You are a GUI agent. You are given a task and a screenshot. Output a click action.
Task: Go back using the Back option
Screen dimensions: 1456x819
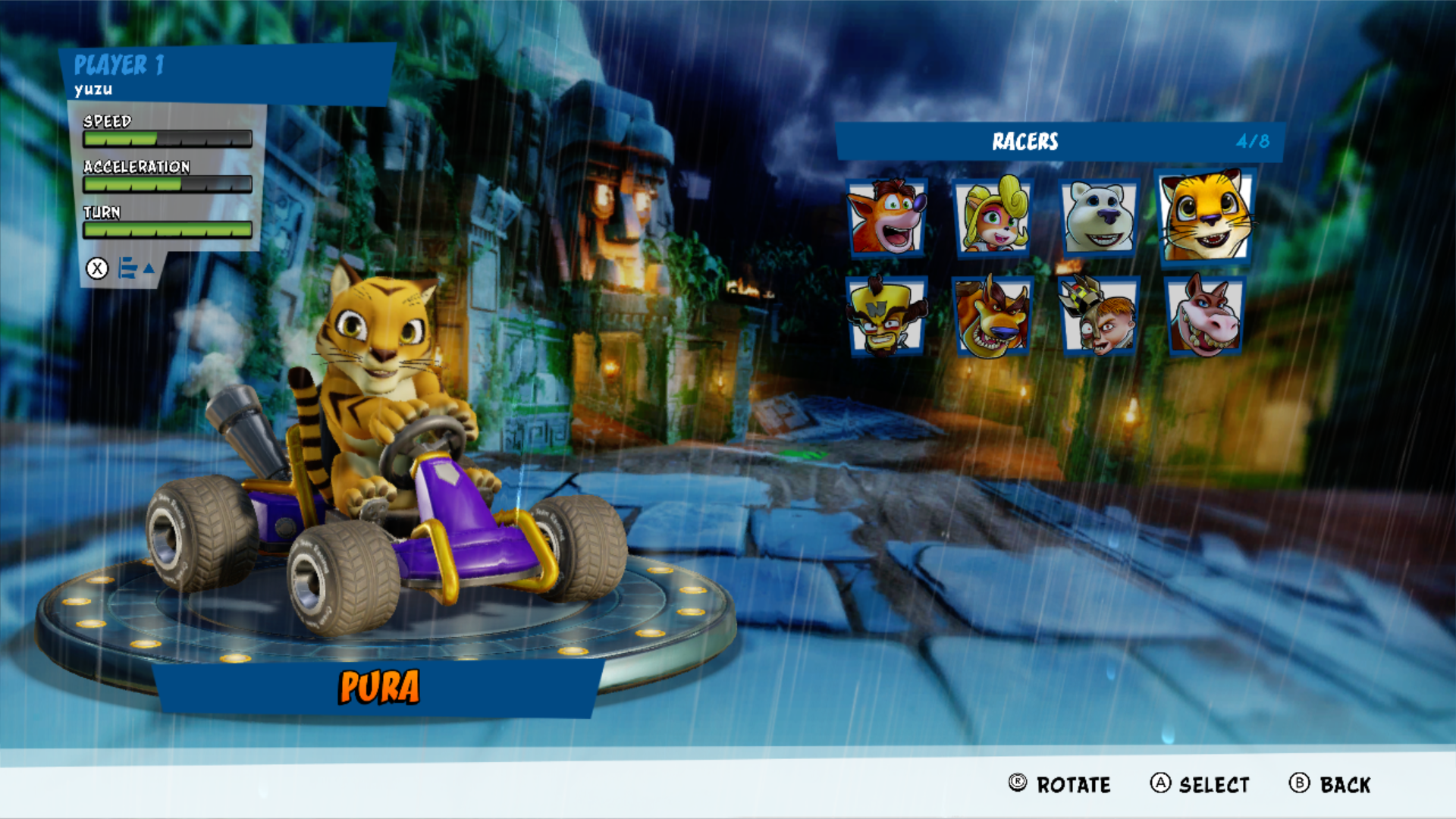[1330, 784]
